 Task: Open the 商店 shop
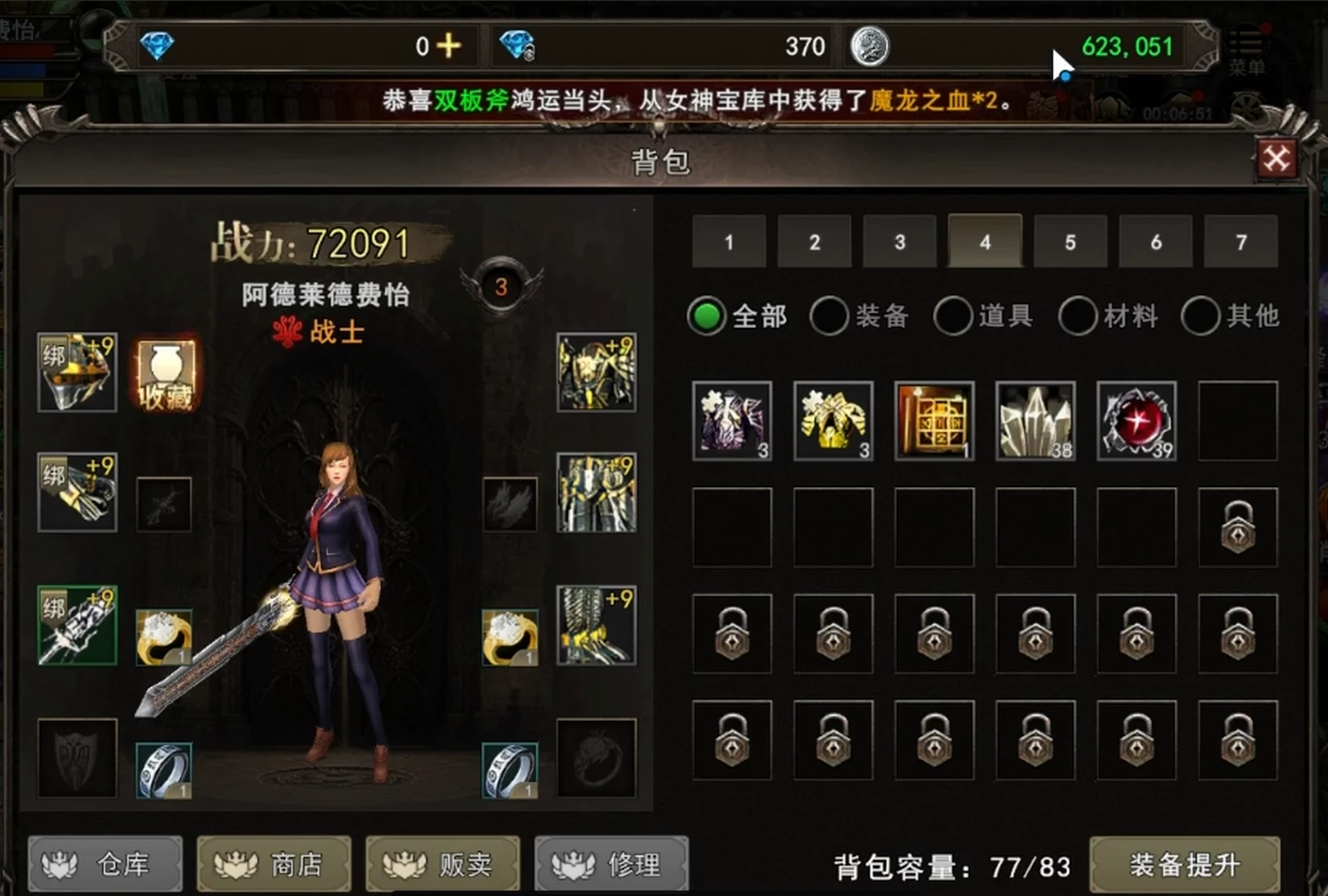pos(273,864)
